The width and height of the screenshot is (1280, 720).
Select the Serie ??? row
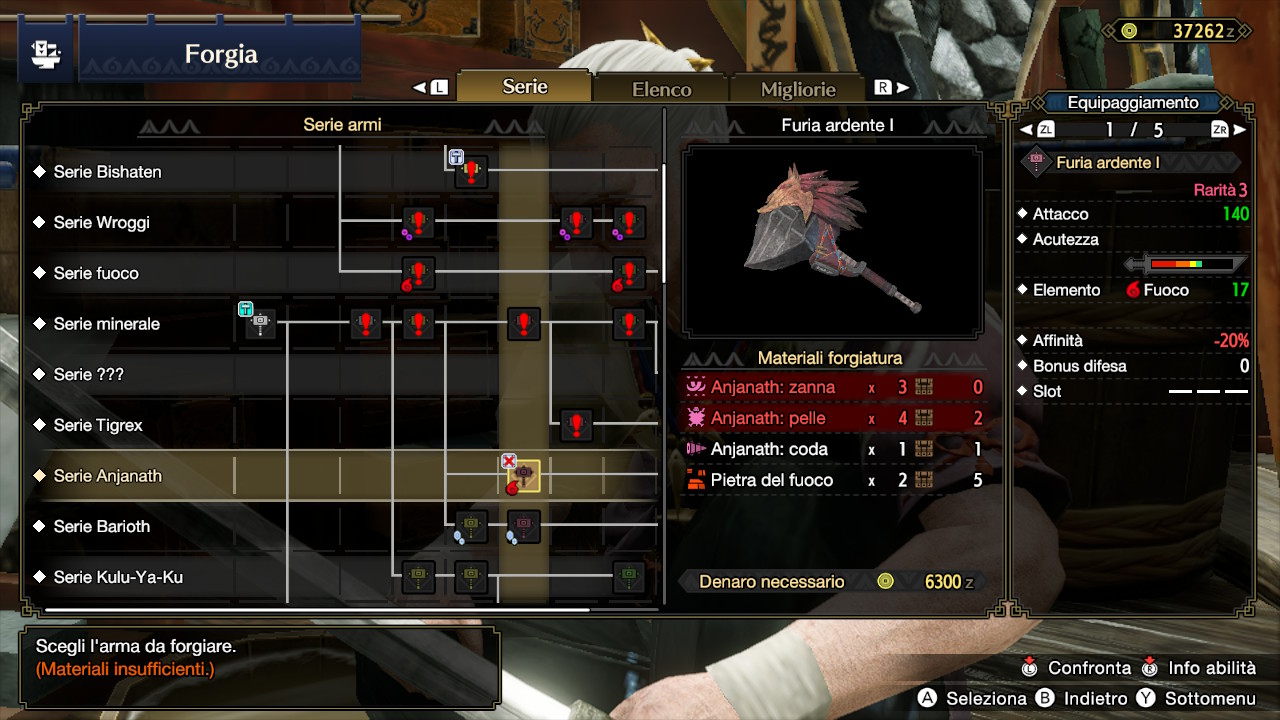tap(88, 374)
